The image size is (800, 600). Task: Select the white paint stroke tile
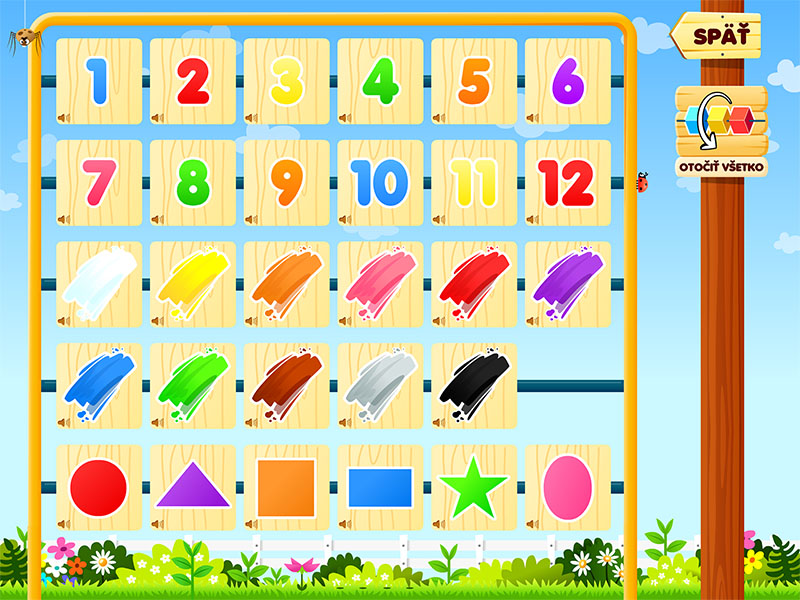point(98,284)
